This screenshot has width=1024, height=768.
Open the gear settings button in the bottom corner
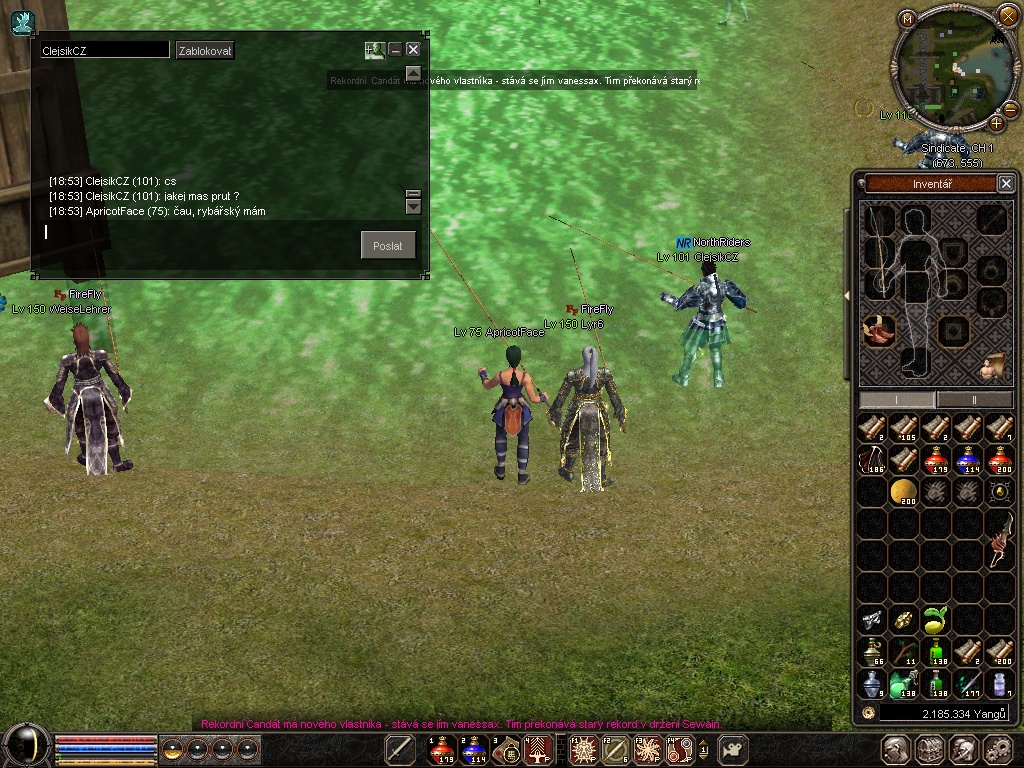[997, 749]
